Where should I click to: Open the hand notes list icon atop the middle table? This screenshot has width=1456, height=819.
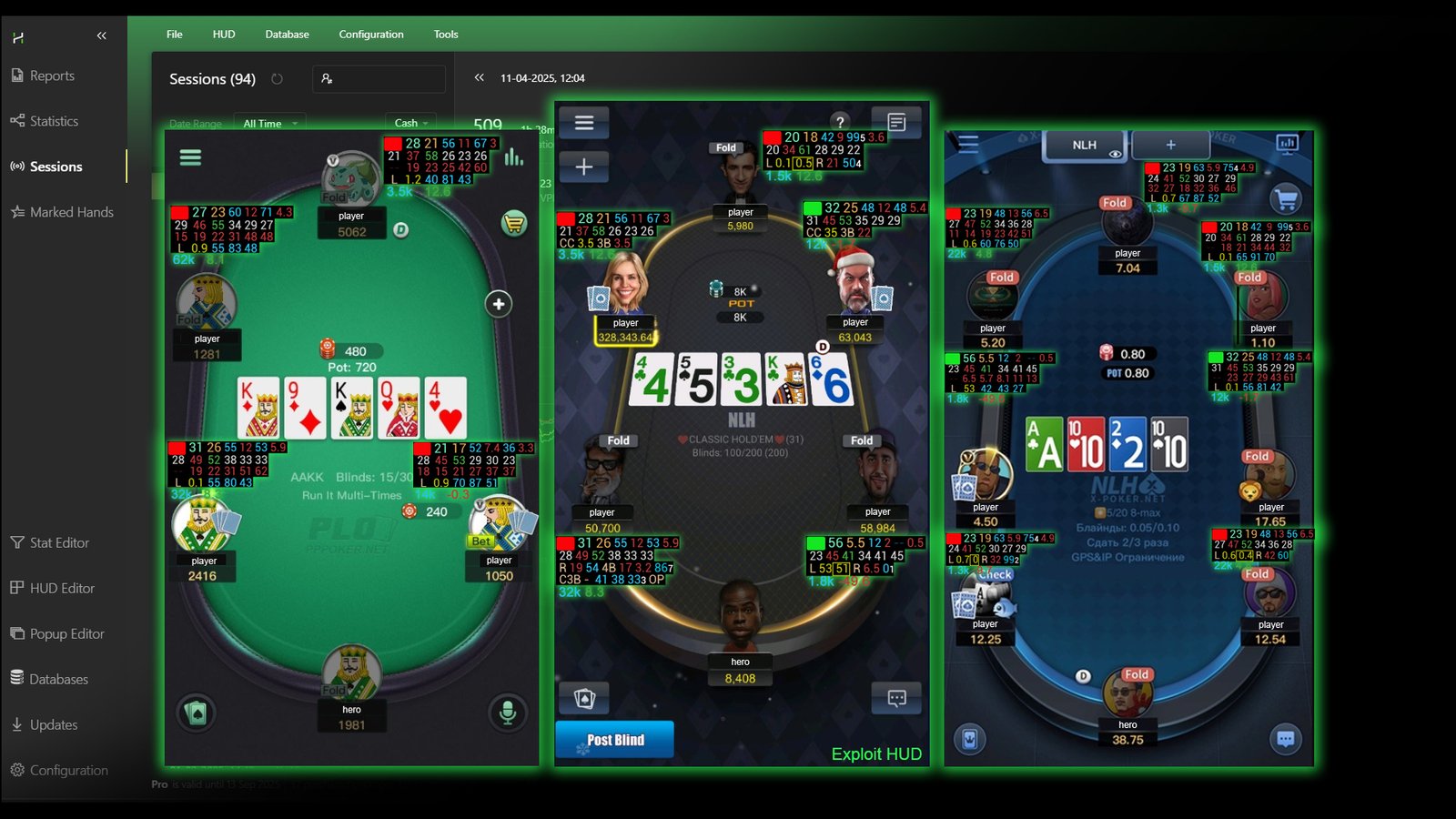click(x=897, y=120)
